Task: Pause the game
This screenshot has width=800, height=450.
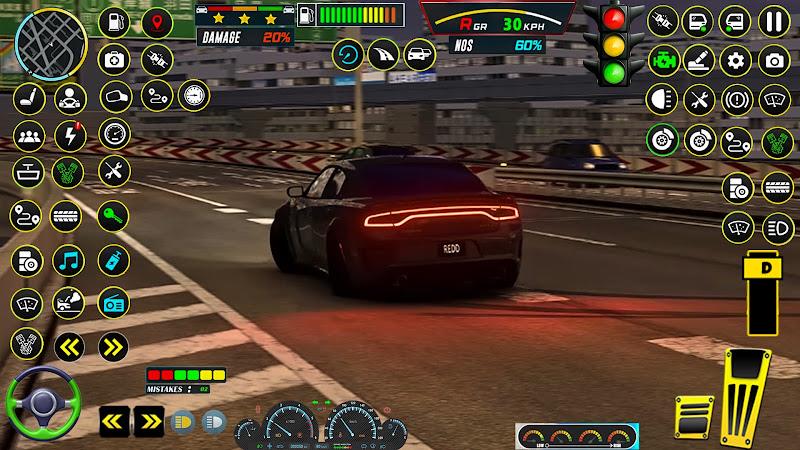Action: pos(771,21)
